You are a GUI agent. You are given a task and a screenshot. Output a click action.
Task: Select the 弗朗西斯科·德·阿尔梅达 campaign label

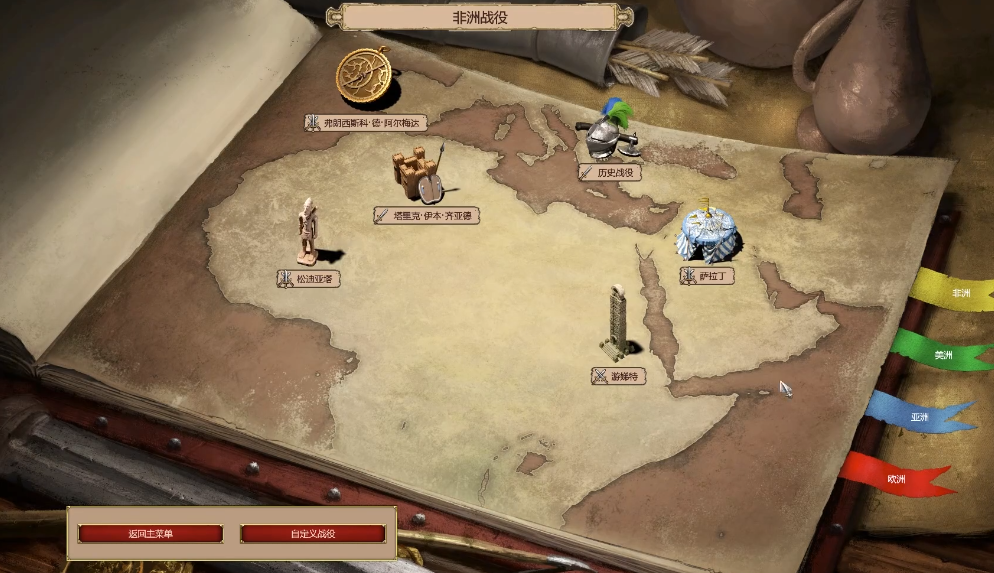pyautogui.click(x=366, y=123)
